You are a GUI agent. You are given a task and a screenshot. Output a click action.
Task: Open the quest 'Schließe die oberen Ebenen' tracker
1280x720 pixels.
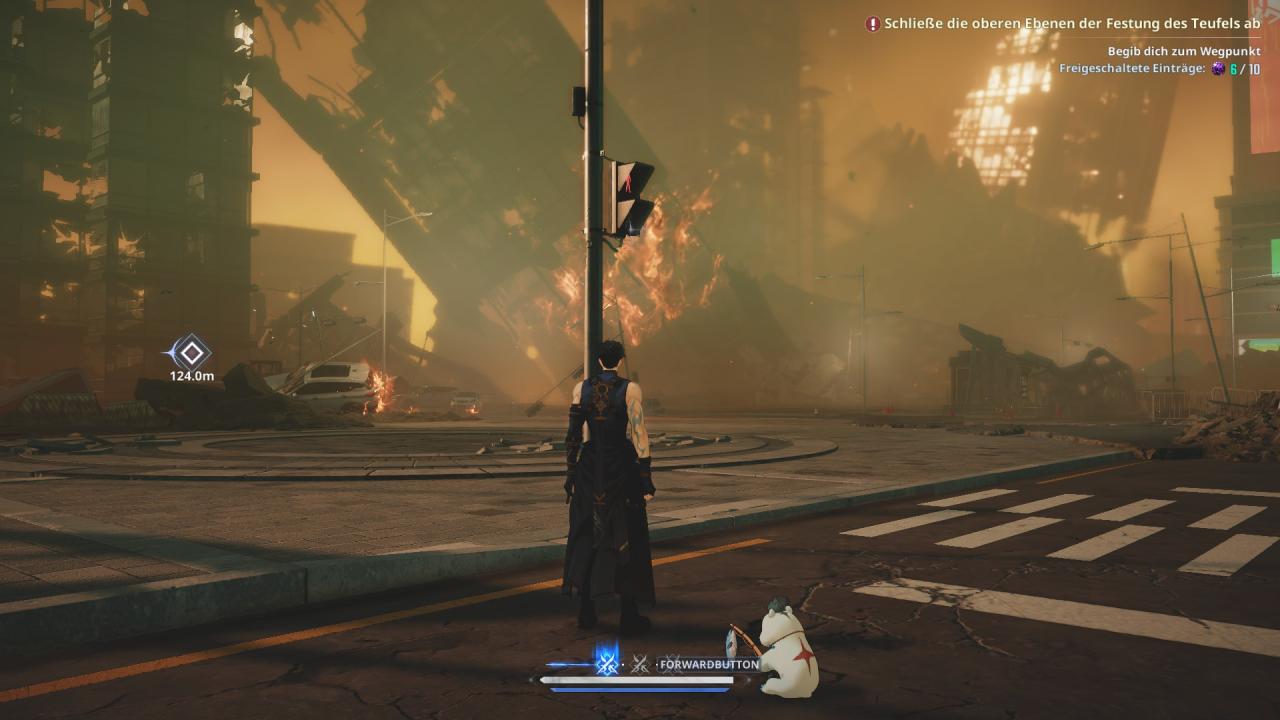pyautogui.click(x=1072, y=23)
